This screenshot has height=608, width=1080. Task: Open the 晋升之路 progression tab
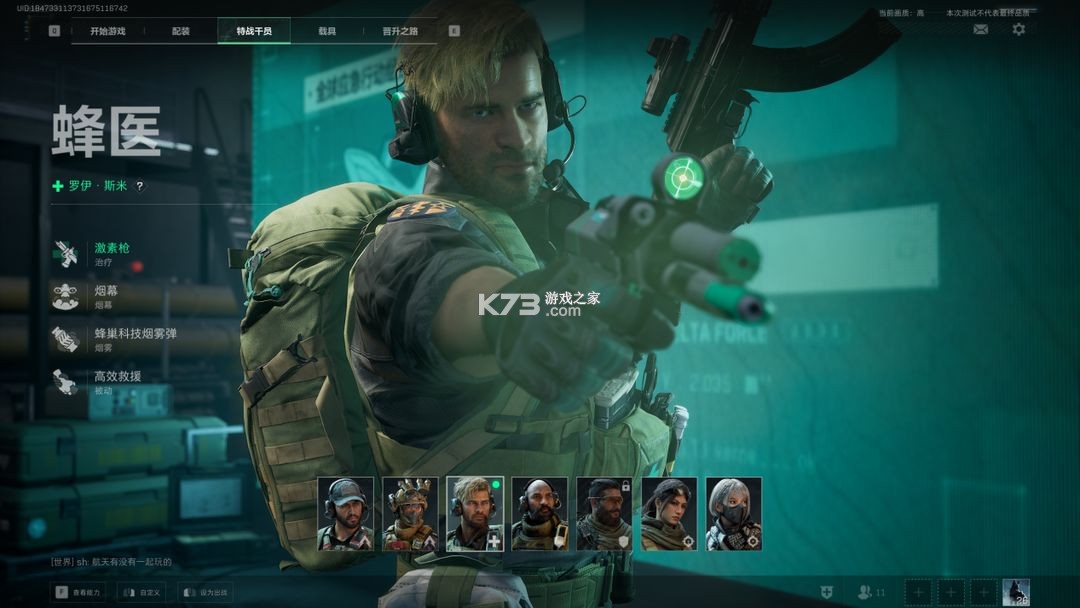click(x=400, y=31)
